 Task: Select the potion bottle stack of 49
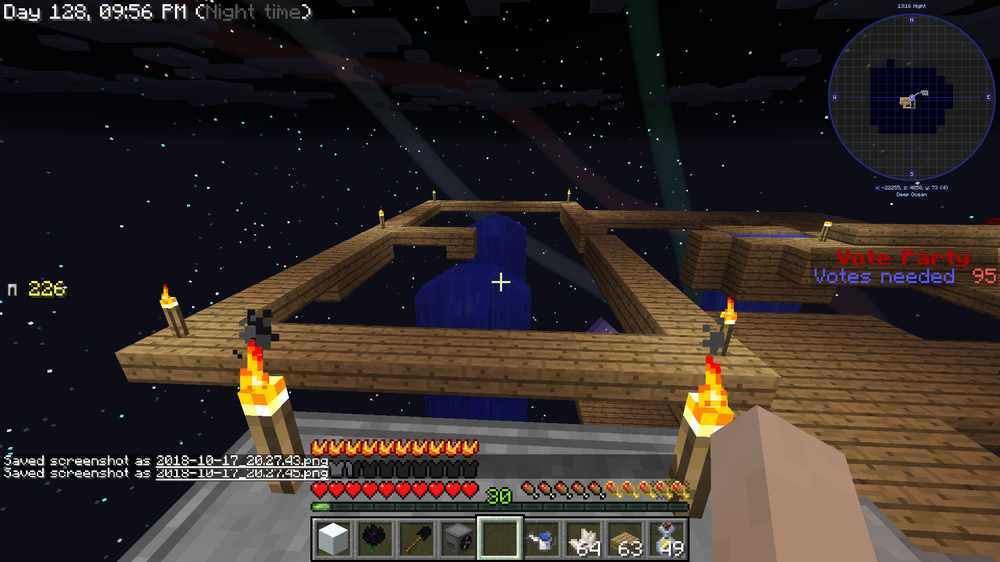point(666,538)
